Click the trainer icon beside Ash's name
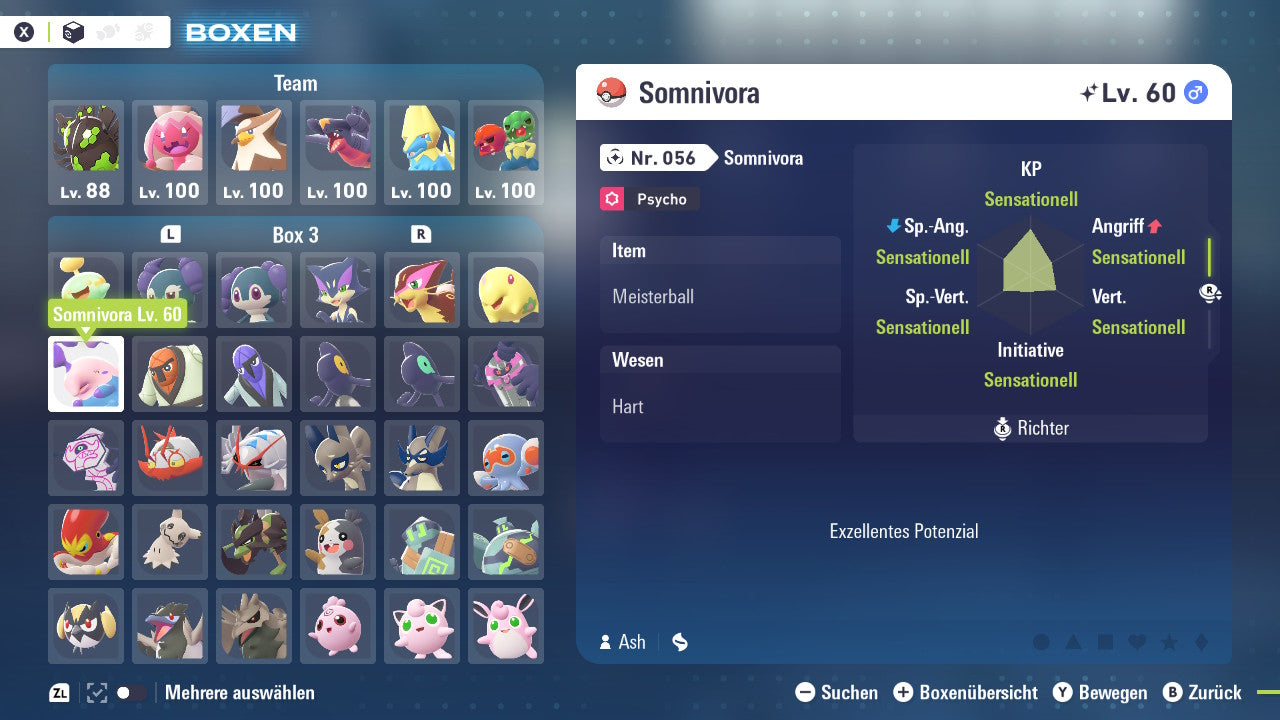 603,642
